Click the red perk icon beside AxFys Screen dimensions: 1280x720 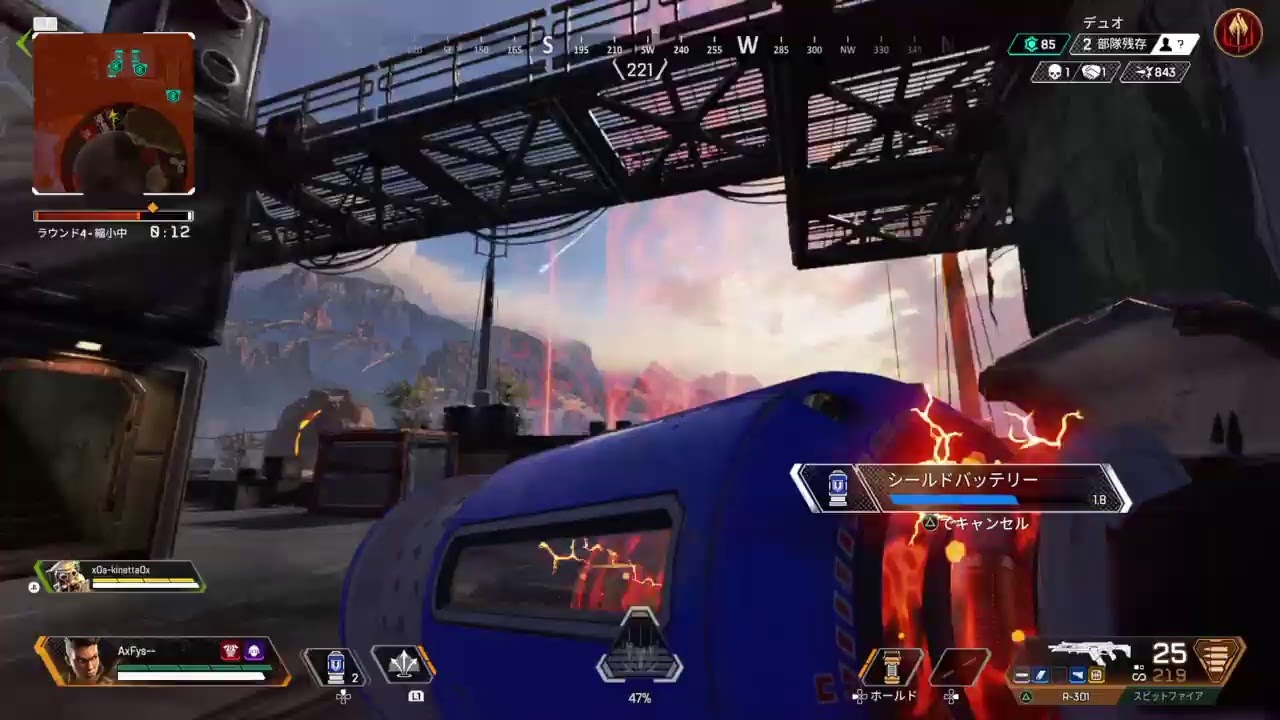(x=229, y=651)
